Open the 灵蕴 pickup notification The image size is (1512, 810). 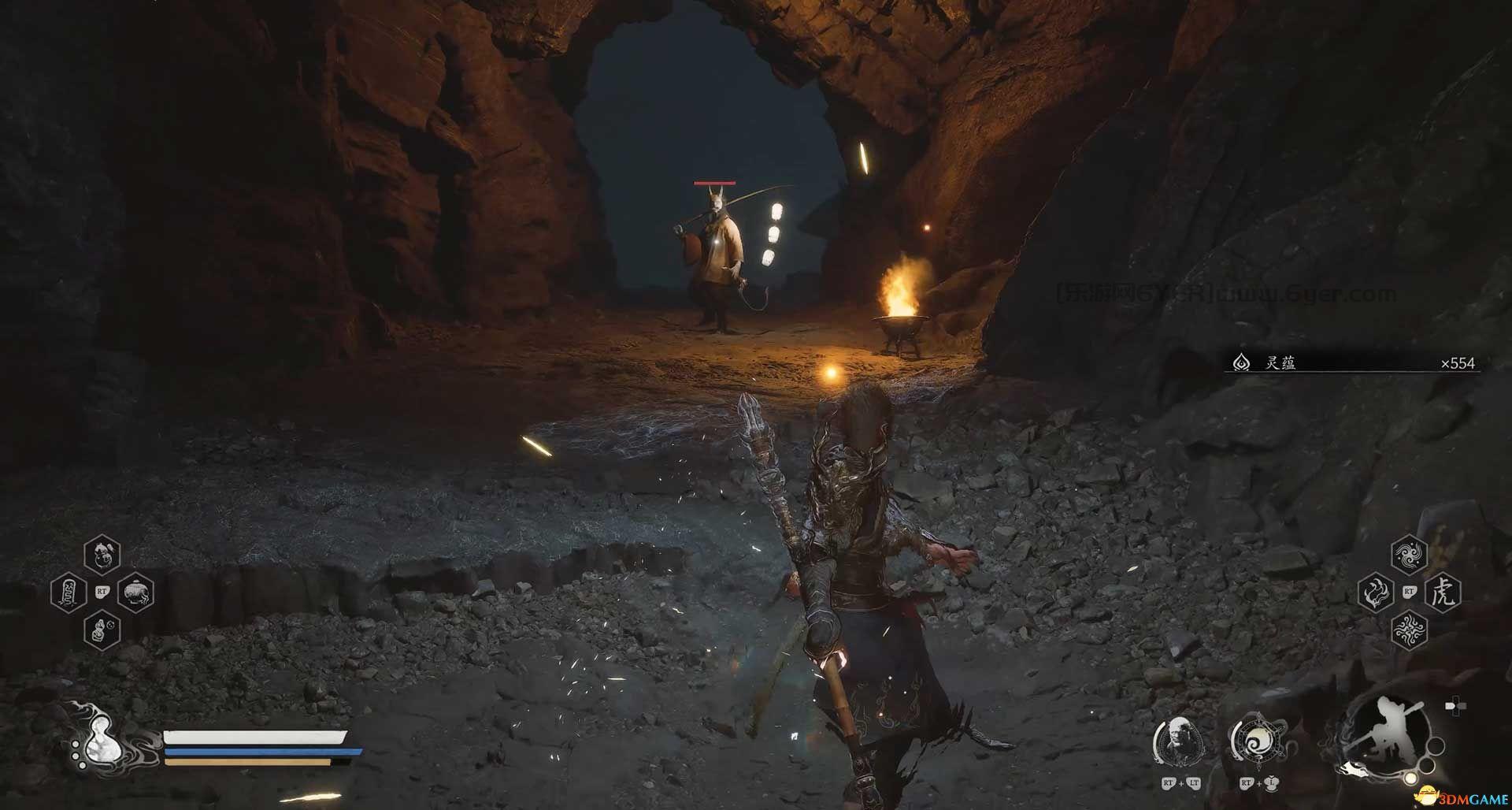pos(1351,363)
